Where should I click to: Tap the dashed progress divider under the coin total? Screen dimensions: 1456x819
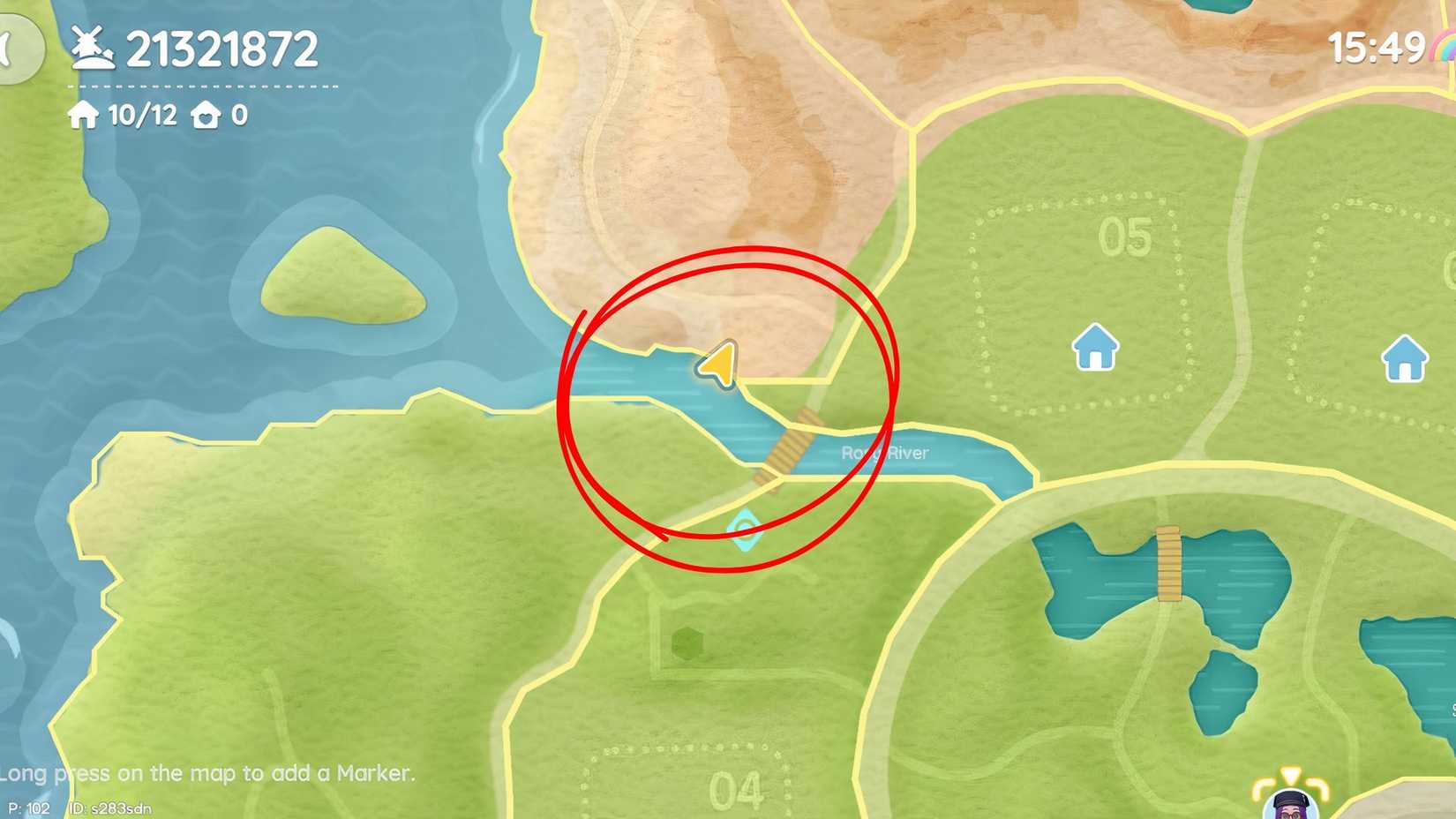(x=201, y=87)
